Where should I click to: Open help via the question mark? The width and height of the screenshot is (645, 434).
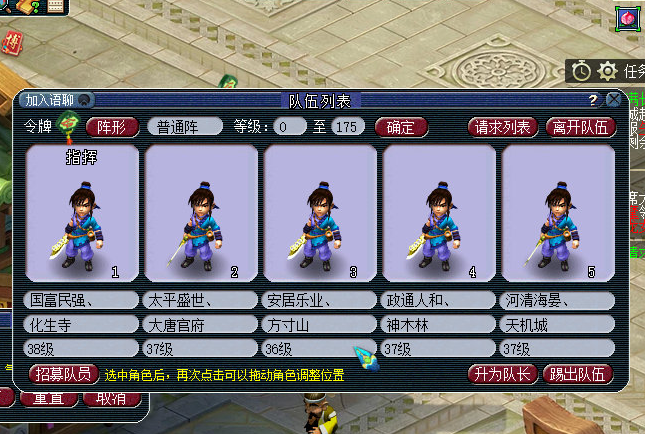pyautogui.click(x=593, y=100)
